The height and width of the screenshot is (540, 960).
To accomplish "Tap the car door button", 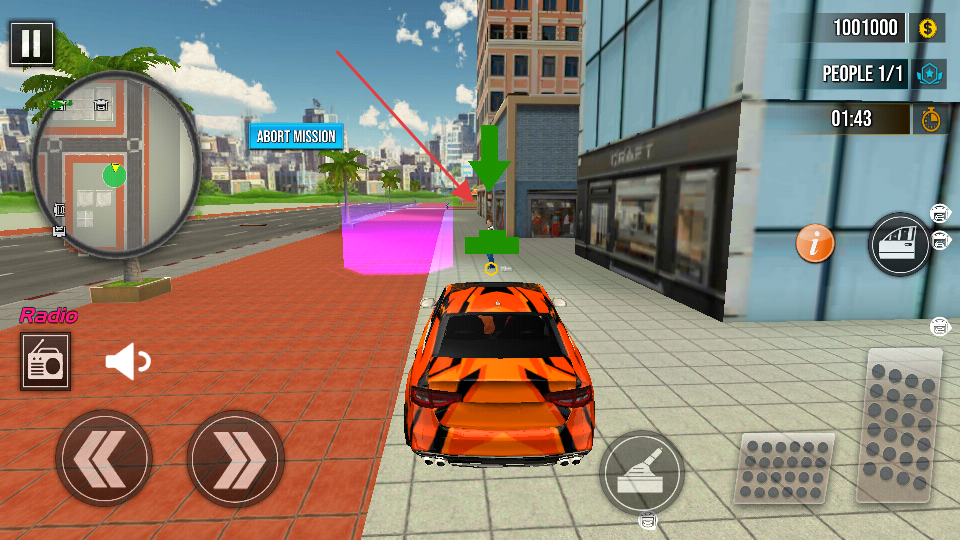I will pyautogui.click(x=899, y=243).
